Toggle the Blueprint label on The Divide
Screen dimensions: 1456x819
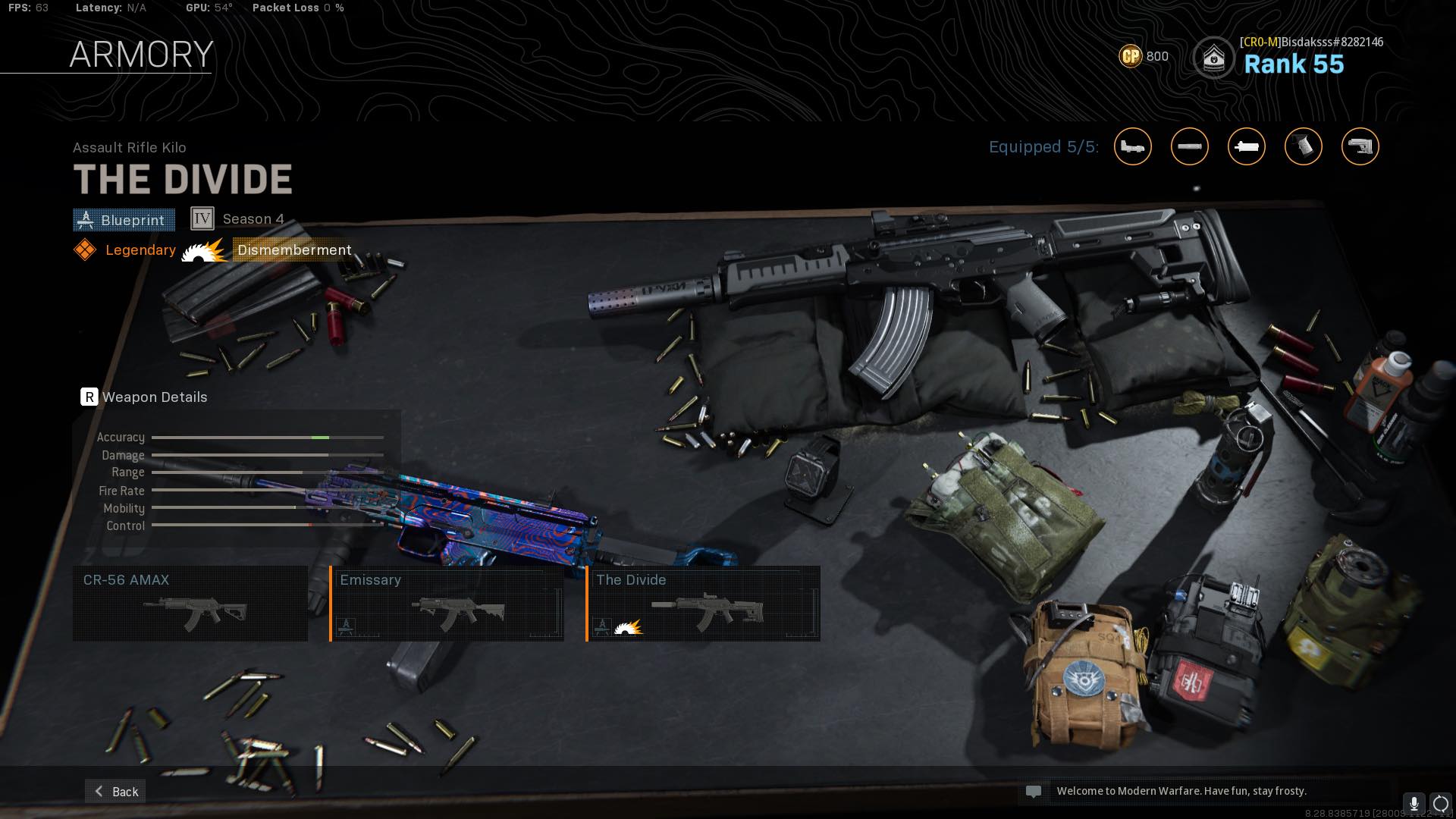124,220
